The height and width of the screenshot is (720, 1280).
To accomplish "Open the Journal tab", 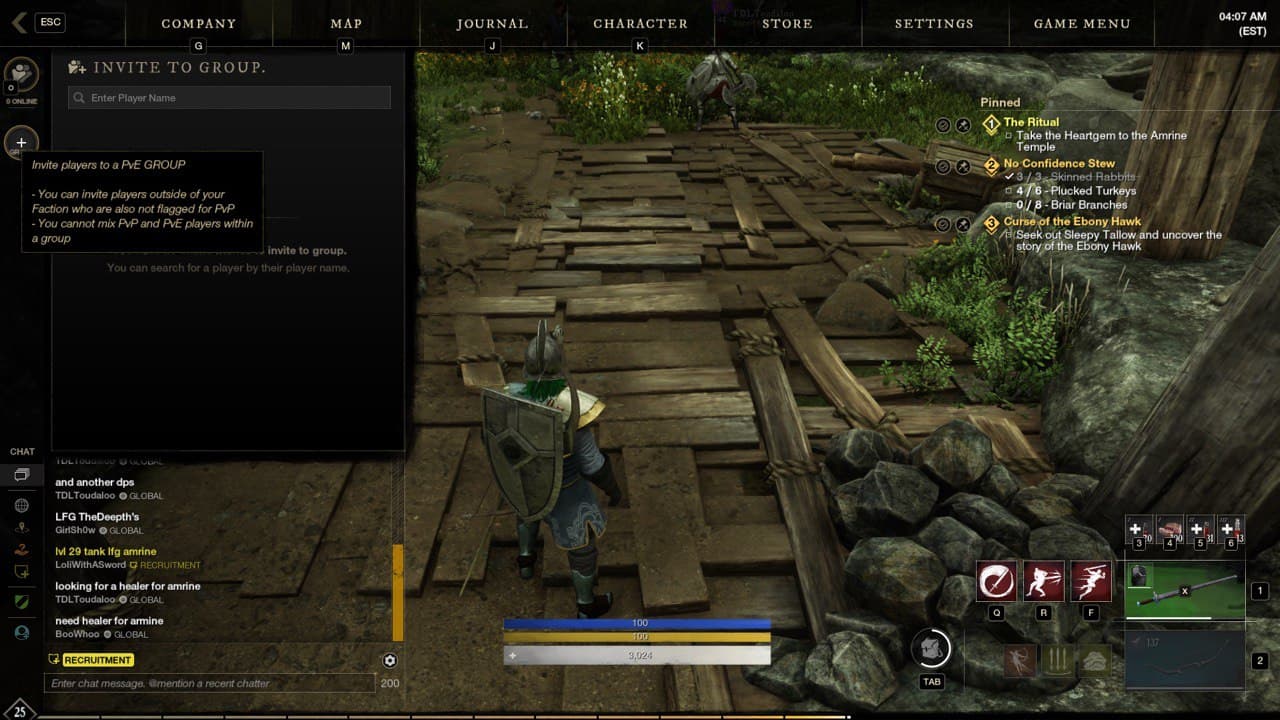I will [x=492, y=24].
